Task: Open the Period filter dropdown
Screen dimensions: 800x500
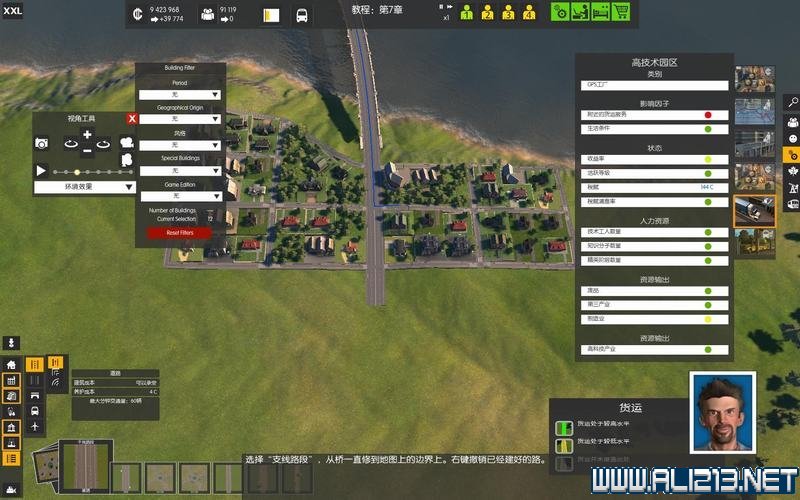Action: (180, 94)
